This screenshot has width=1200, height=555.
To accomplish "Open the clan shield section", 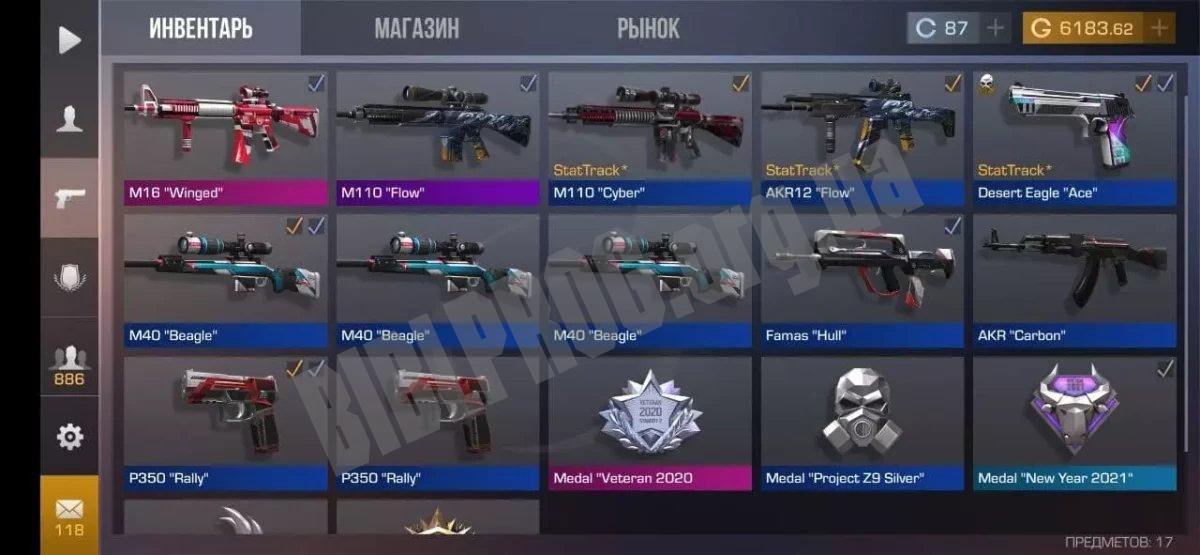I will click(x=69, y=278).
